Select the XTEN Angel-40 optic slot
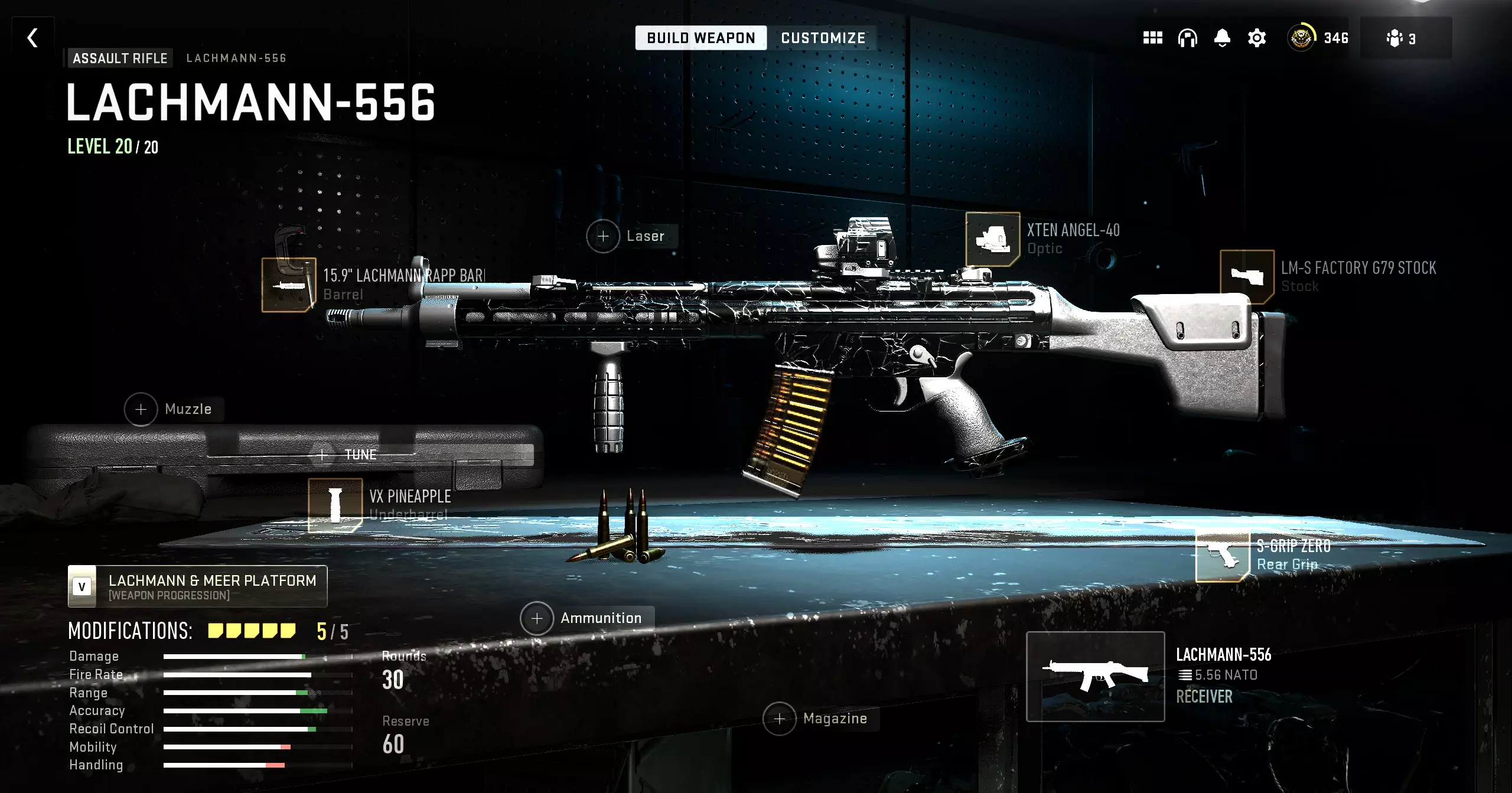This screenshot has height=793, width=1512. coord(992,239)
